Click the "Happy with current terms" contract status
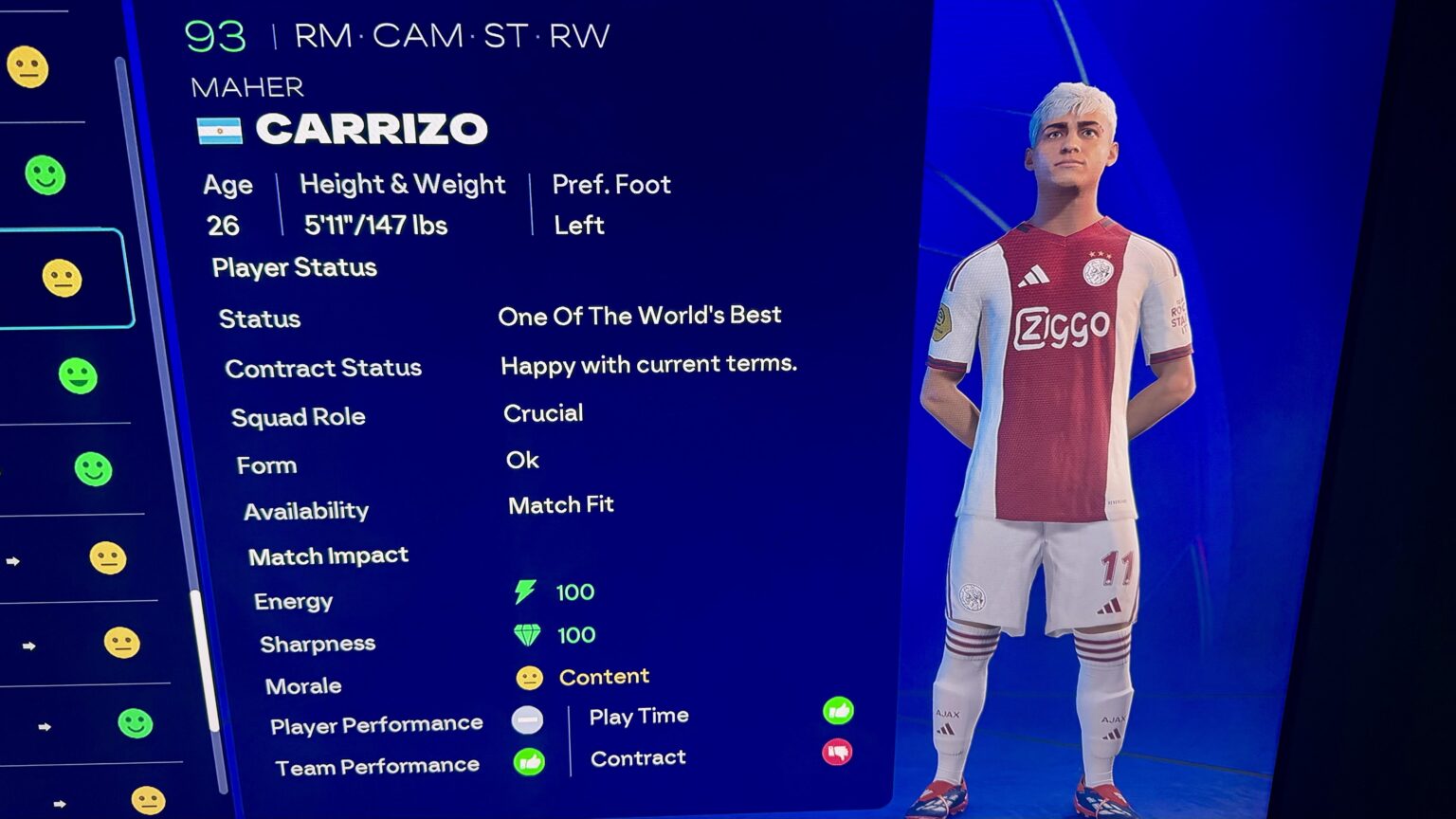This screenshot has width=1456, height=819. coord(648,365)
